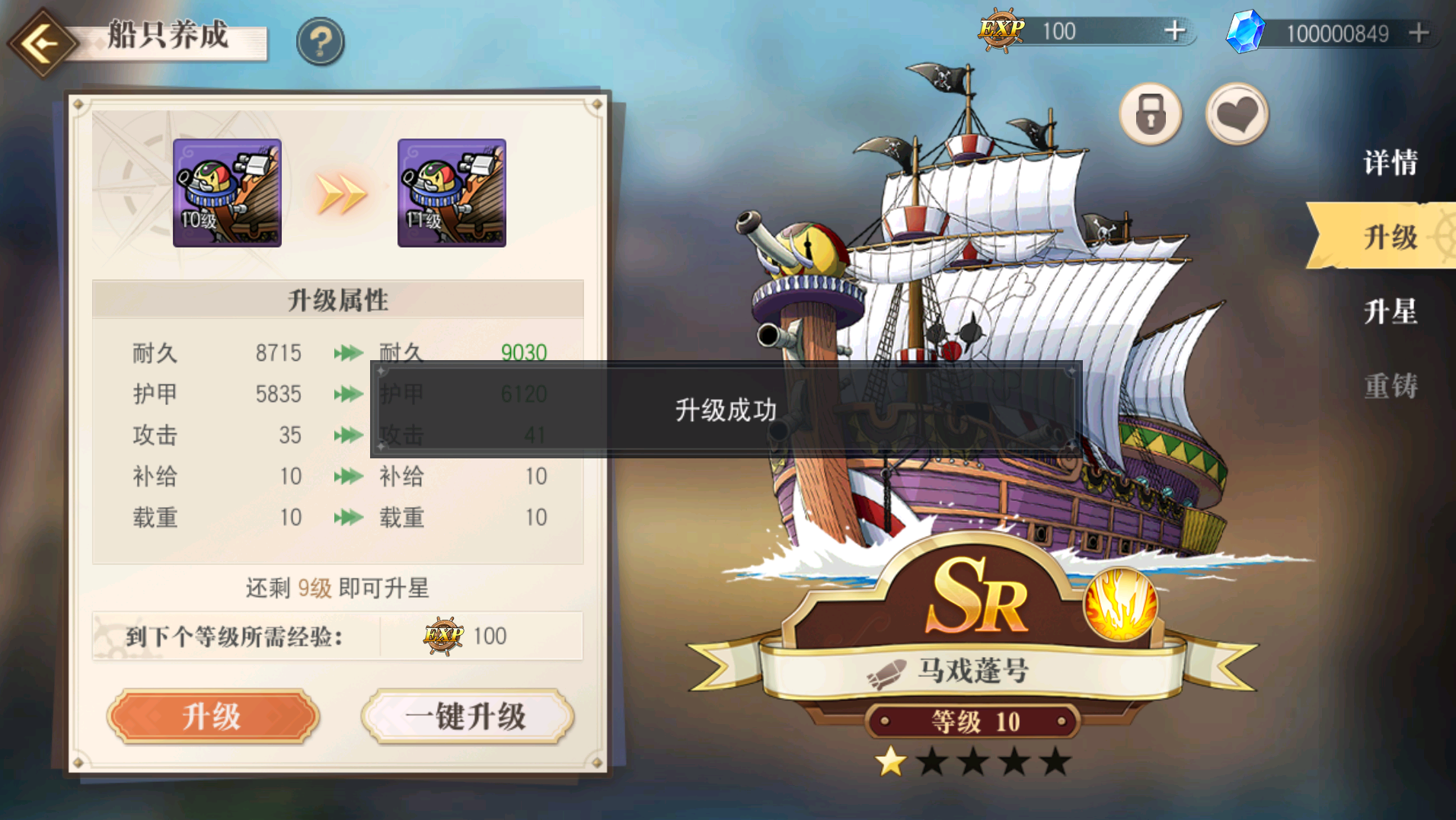Image resolution: width=1456 pixels, height=820 pixels.
Task: View the level 11 ship thumbnail
Action: pyautogui.click(x=452, y=193)
